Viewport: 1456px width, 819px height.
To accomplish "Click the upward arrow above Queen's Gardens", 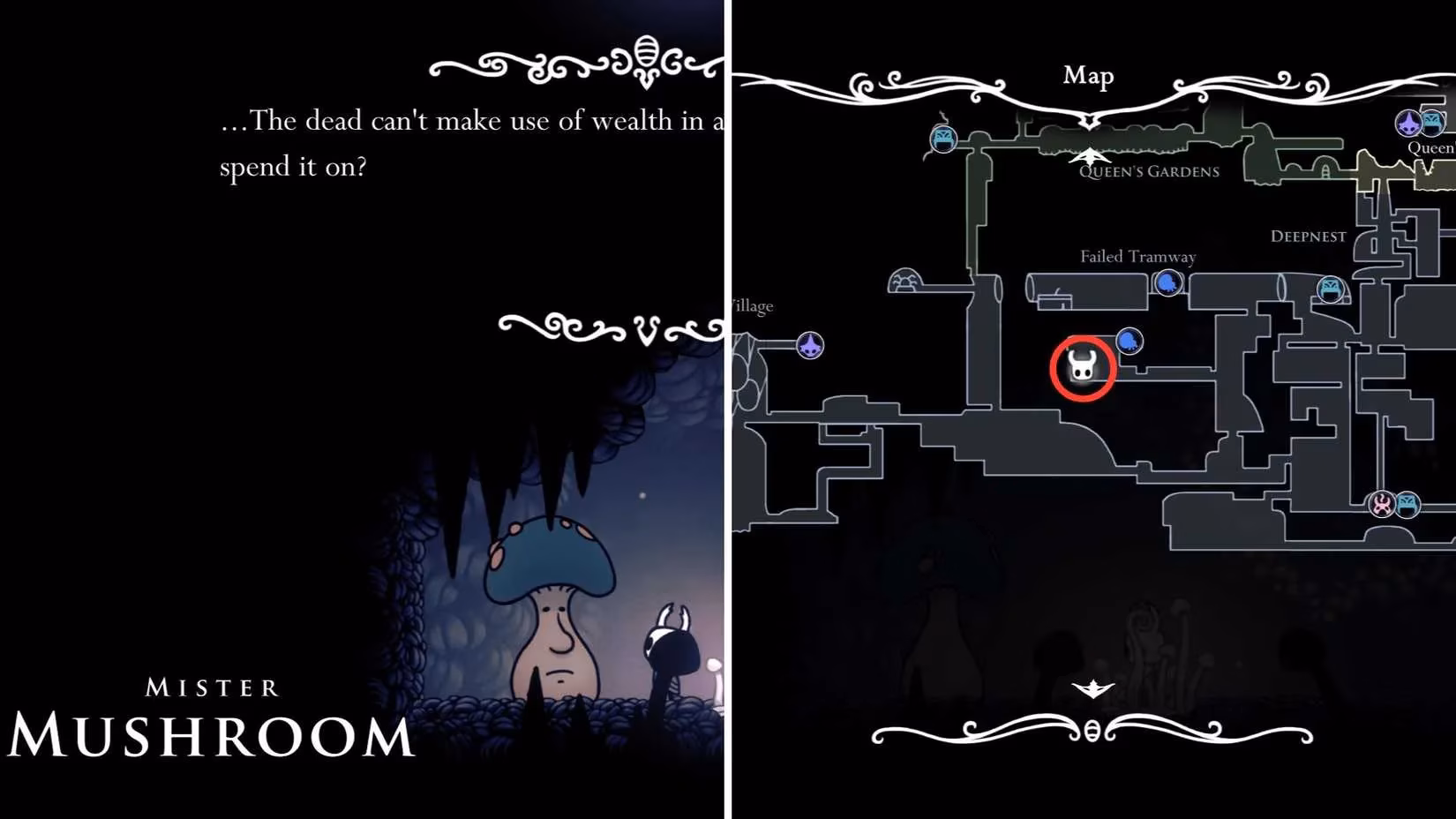I will point(1092,154).
